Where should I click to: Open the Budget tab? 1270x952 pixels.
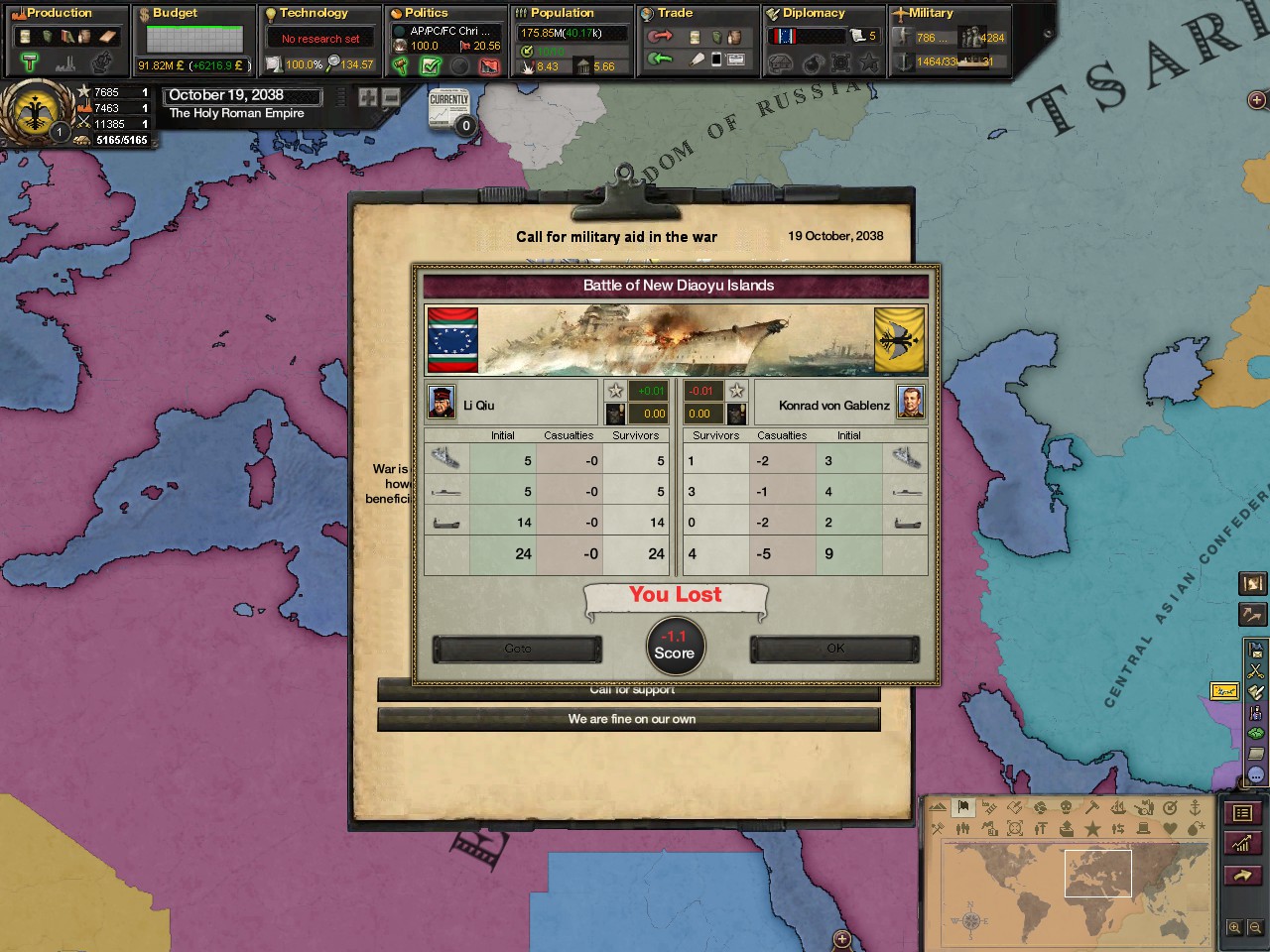[x=175, y=13]
